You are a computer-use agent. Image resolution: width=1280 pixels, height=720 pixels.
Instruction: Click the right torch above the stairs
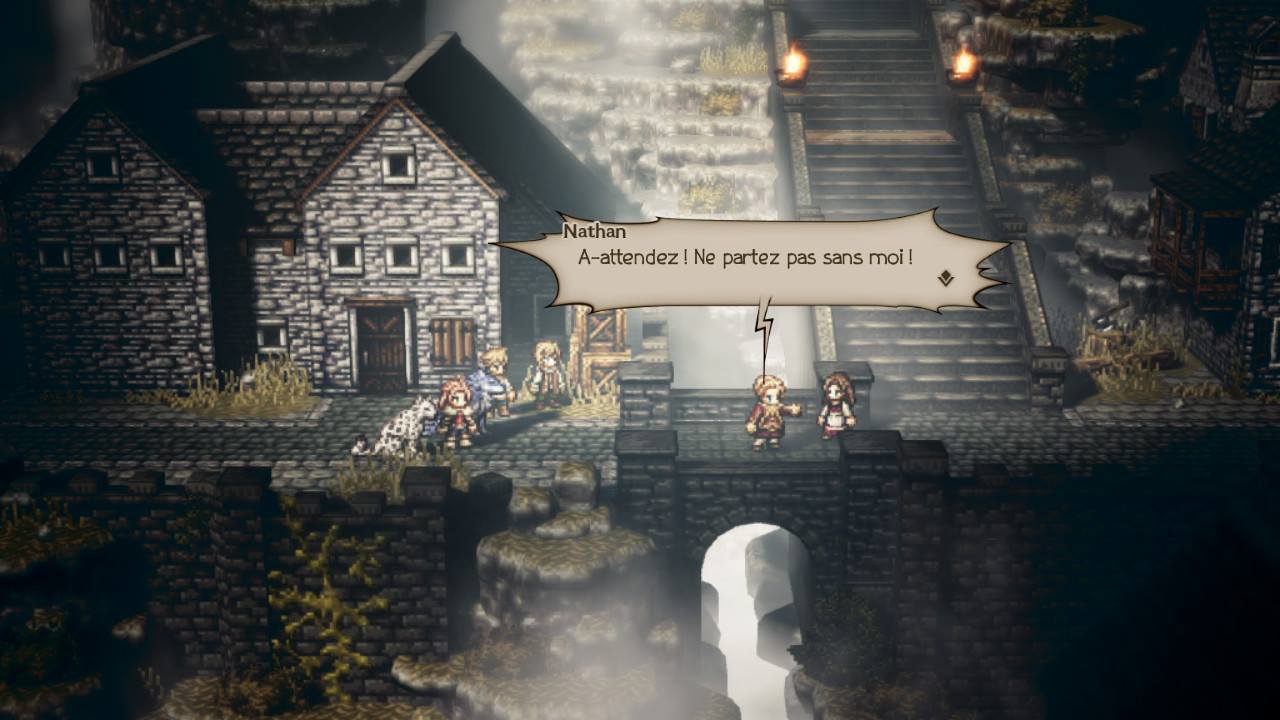[x=963, y=62]
